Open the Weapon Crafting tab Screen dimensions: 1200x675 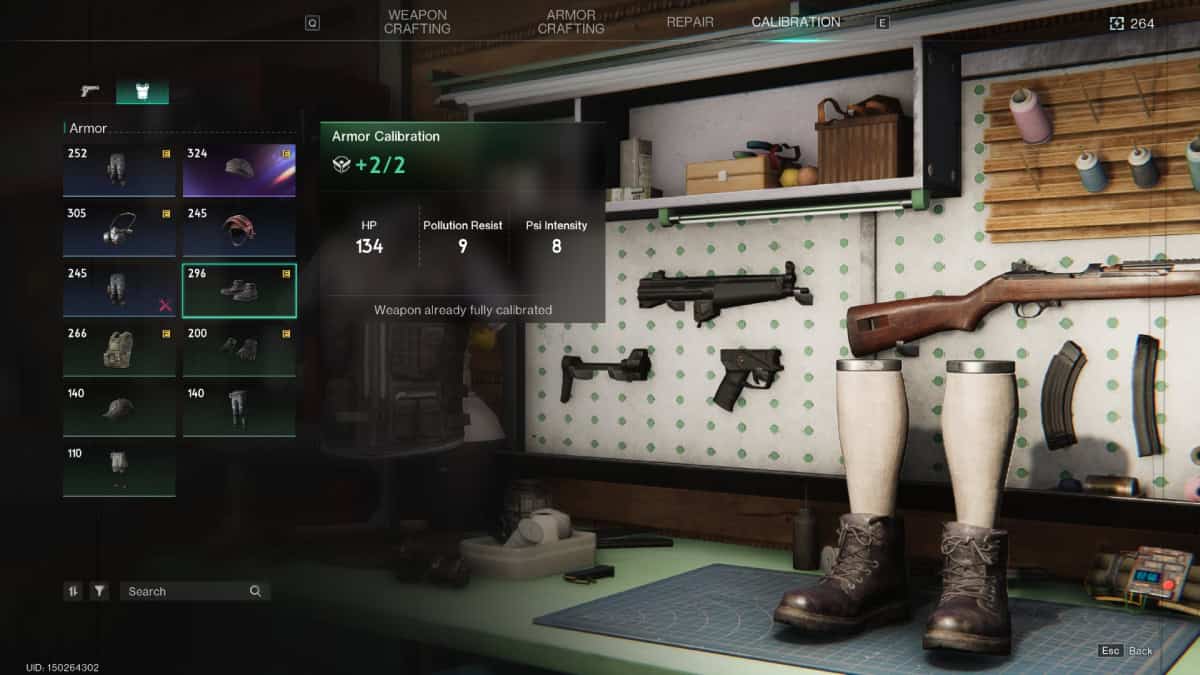[416, 22]
